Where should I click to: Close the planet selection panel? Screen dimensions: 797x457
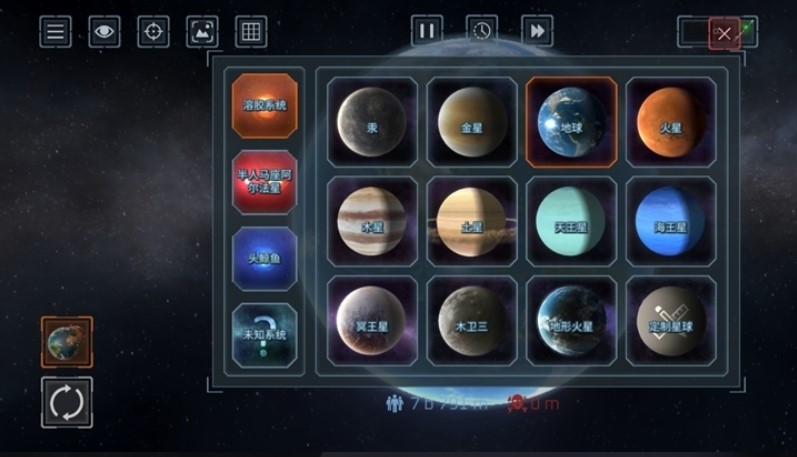(724, 34)
